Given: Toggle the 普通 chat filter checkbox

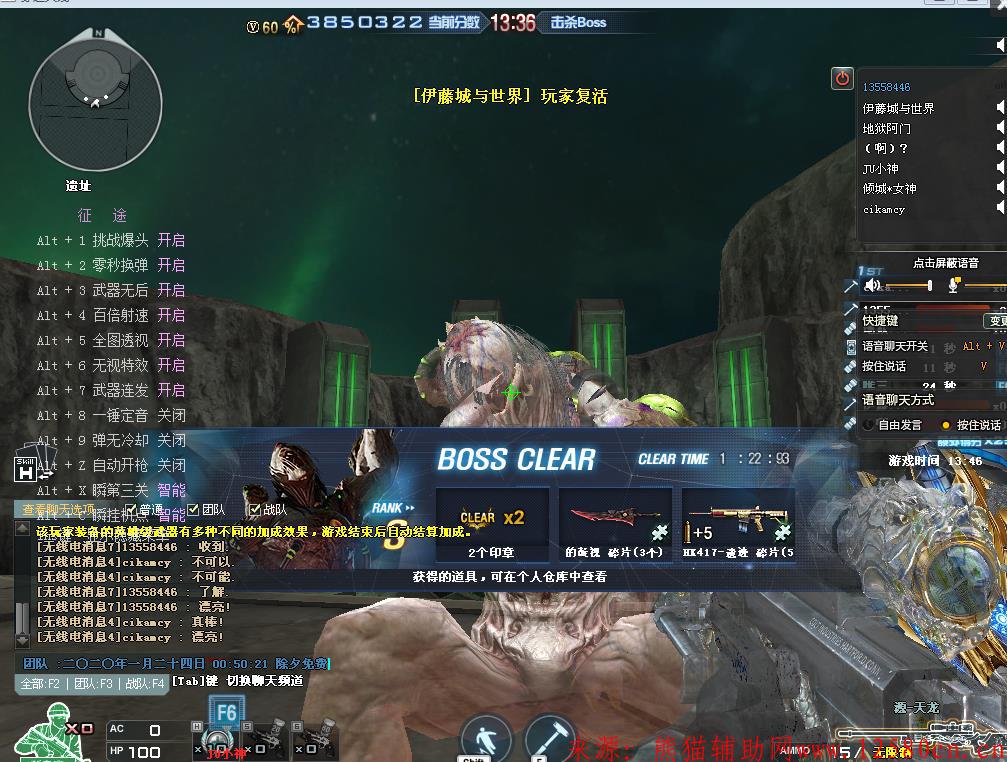Looking at the screenshot, I should pyautogui.click(x=133, y=510).
